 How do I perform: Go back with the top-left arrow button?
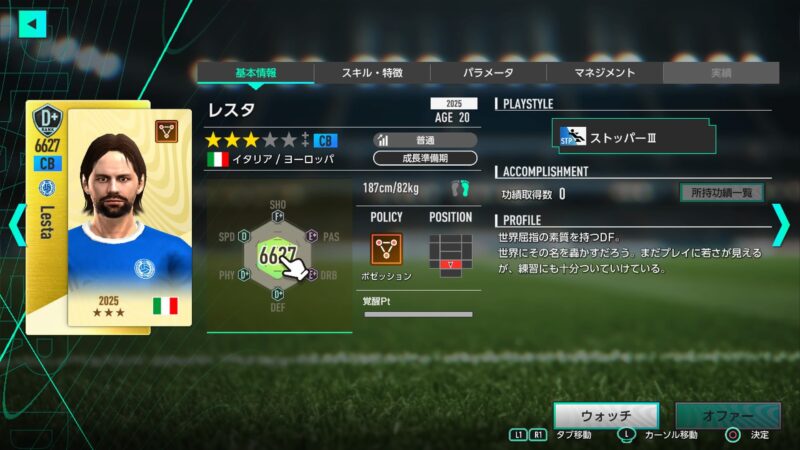[33, 23]
